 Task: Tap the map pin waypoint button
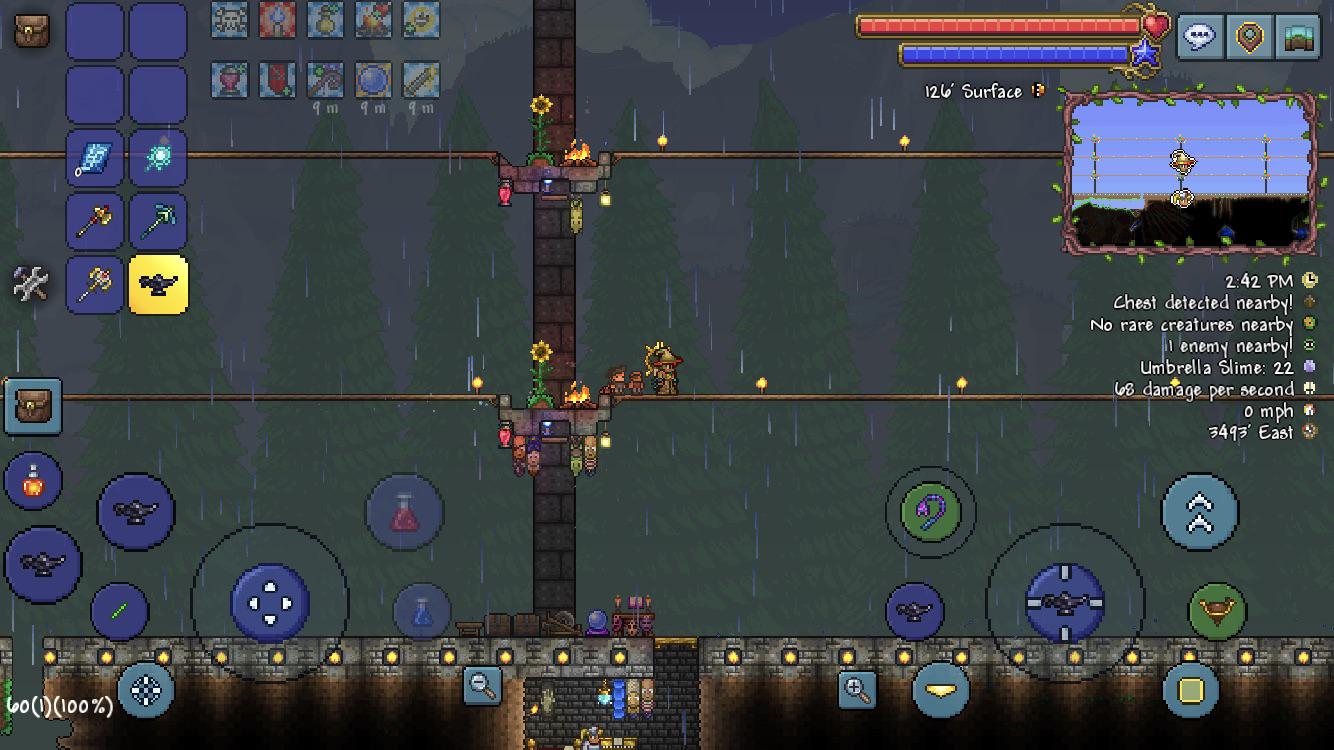1249,38
